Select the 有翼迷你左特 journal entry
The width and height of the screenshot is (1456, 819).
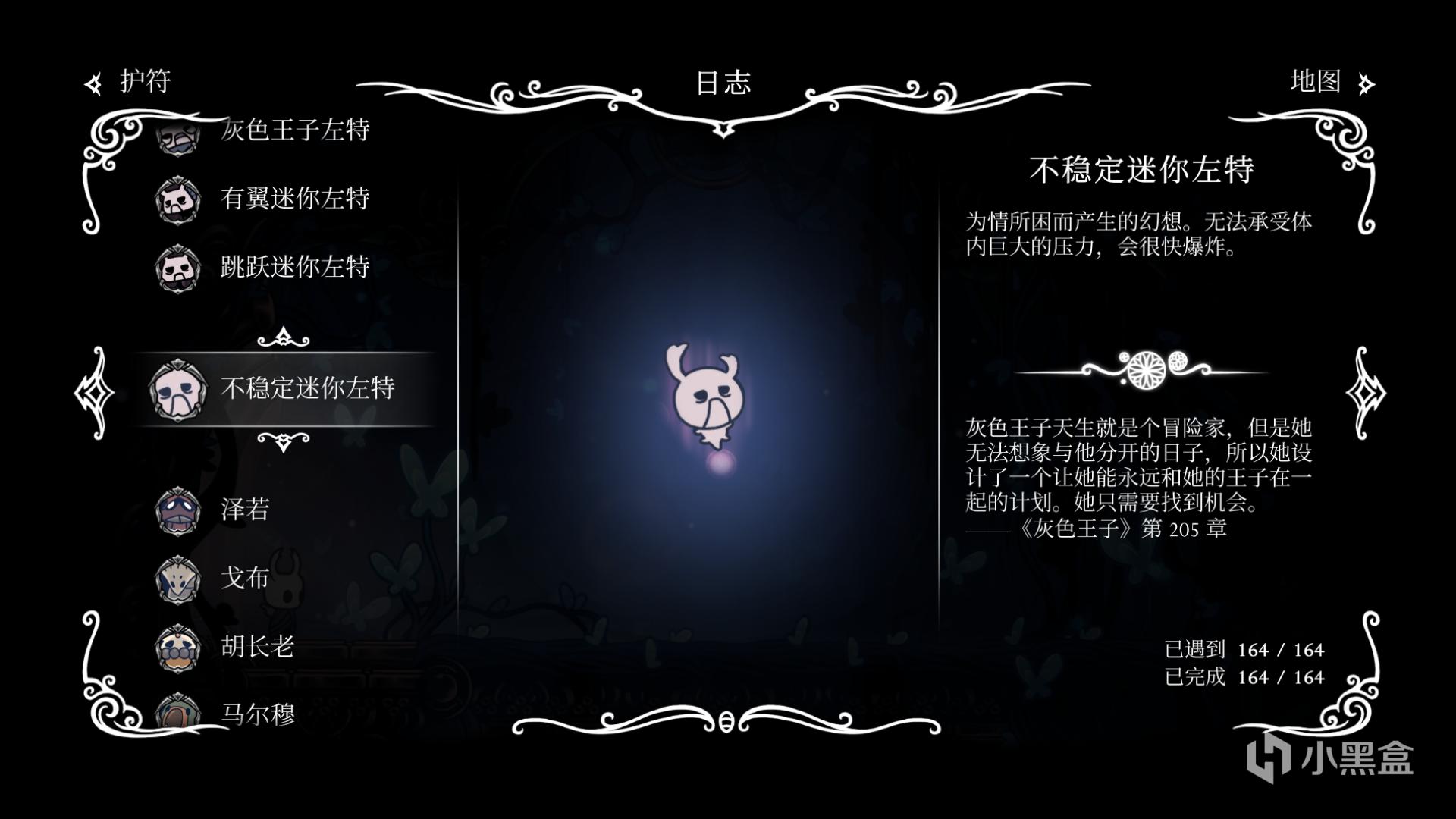294,199
